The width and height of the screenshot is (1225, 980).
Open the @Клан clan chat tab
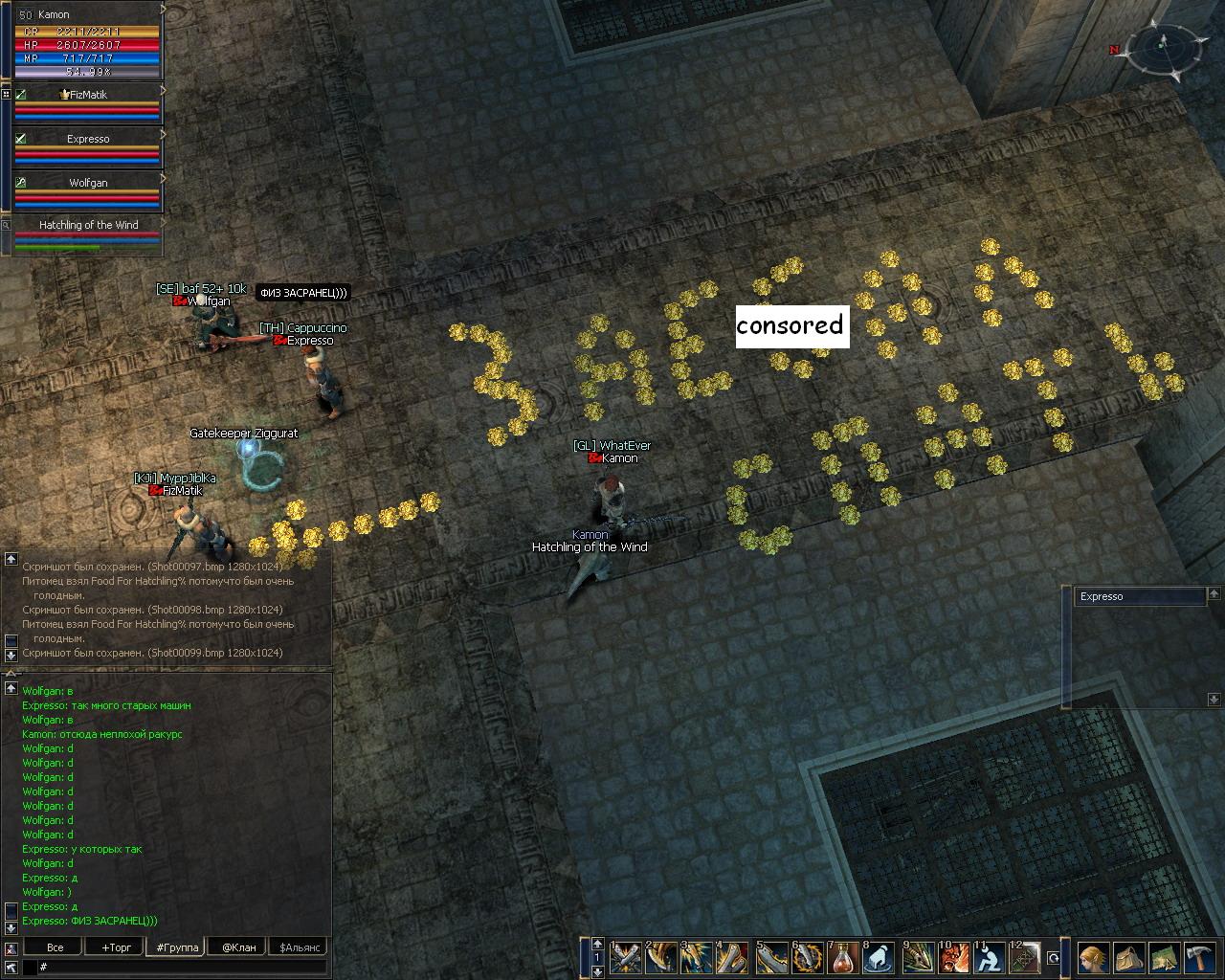pyautogui.click(x=238, y=947)
